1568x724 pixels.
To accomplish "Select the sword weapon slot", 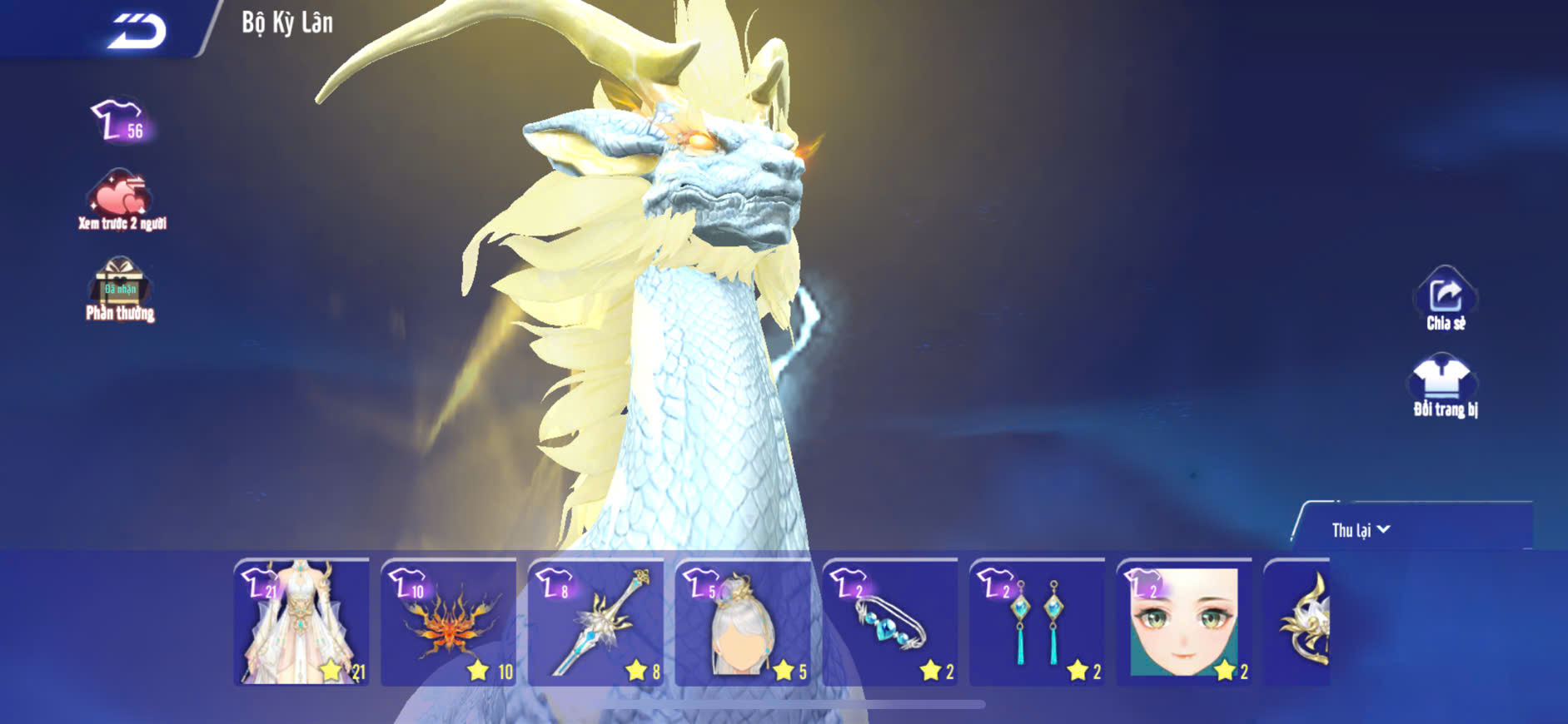I will [x=596, y=622].
